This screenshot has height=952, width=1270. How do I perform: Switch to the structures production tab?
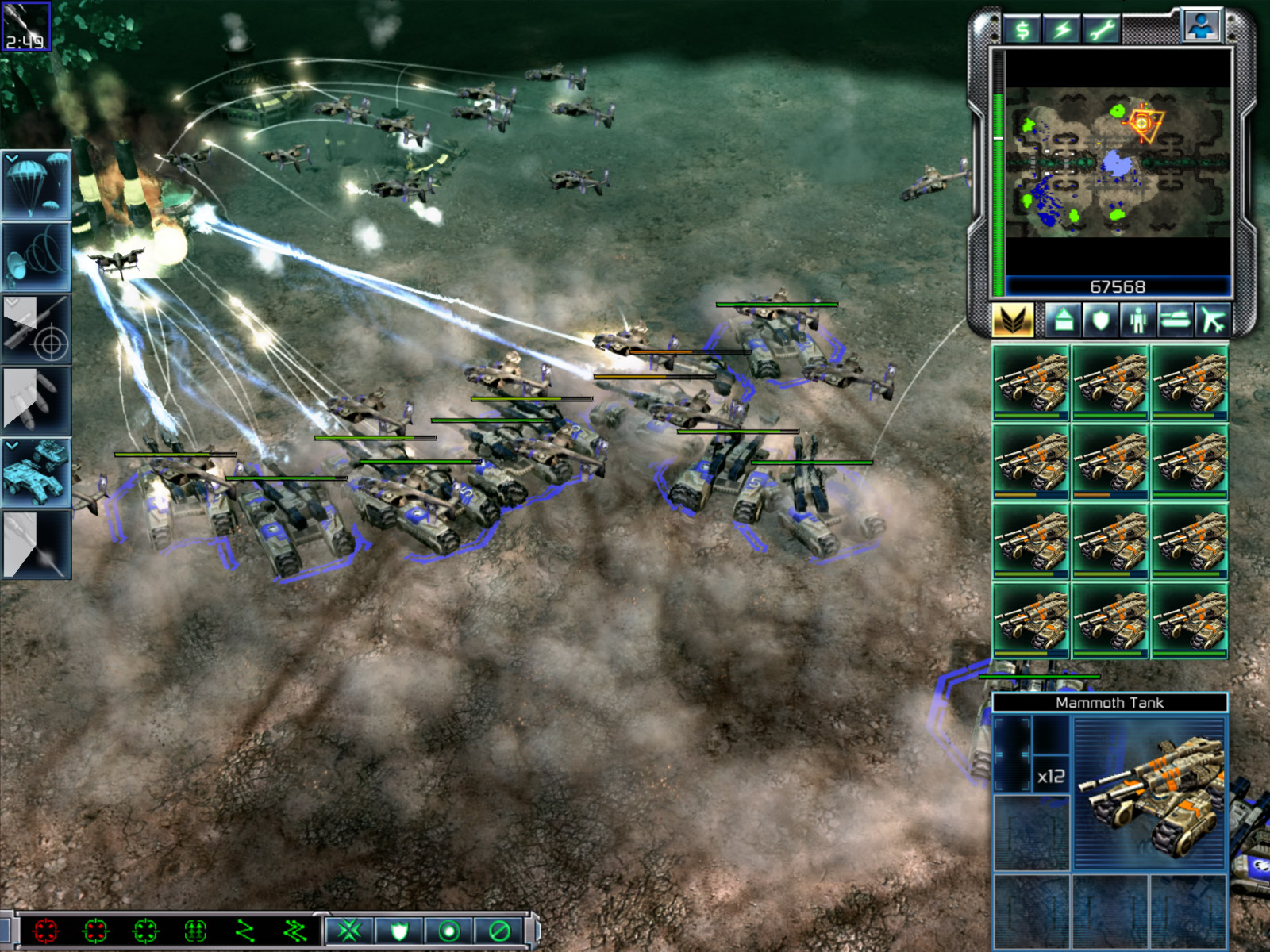click(1064, 321)
